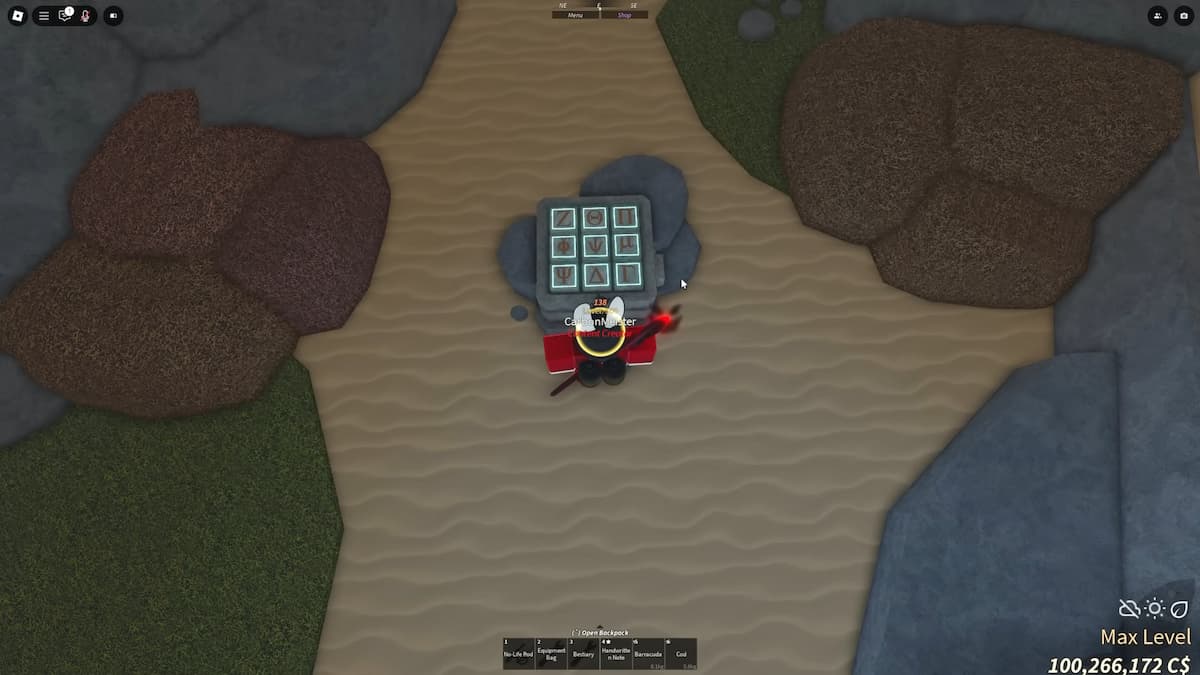This screenshot has width=1200, height=675.
Task: Toggle the muted microphone icon
Action: pyautogui.click(x=85, y=16)
